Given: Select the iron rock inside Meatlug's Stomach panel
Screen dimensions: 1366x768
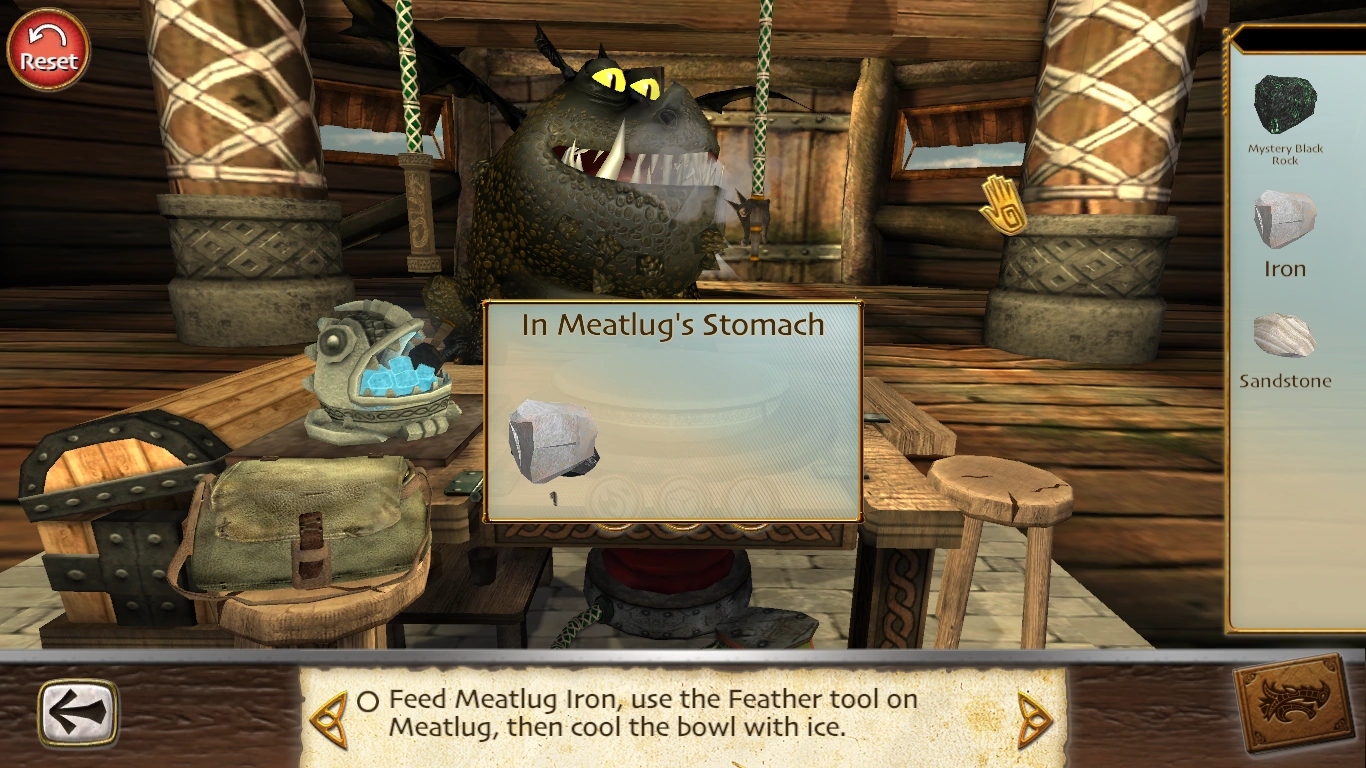Looking at the screenshot, I should 552,440.
